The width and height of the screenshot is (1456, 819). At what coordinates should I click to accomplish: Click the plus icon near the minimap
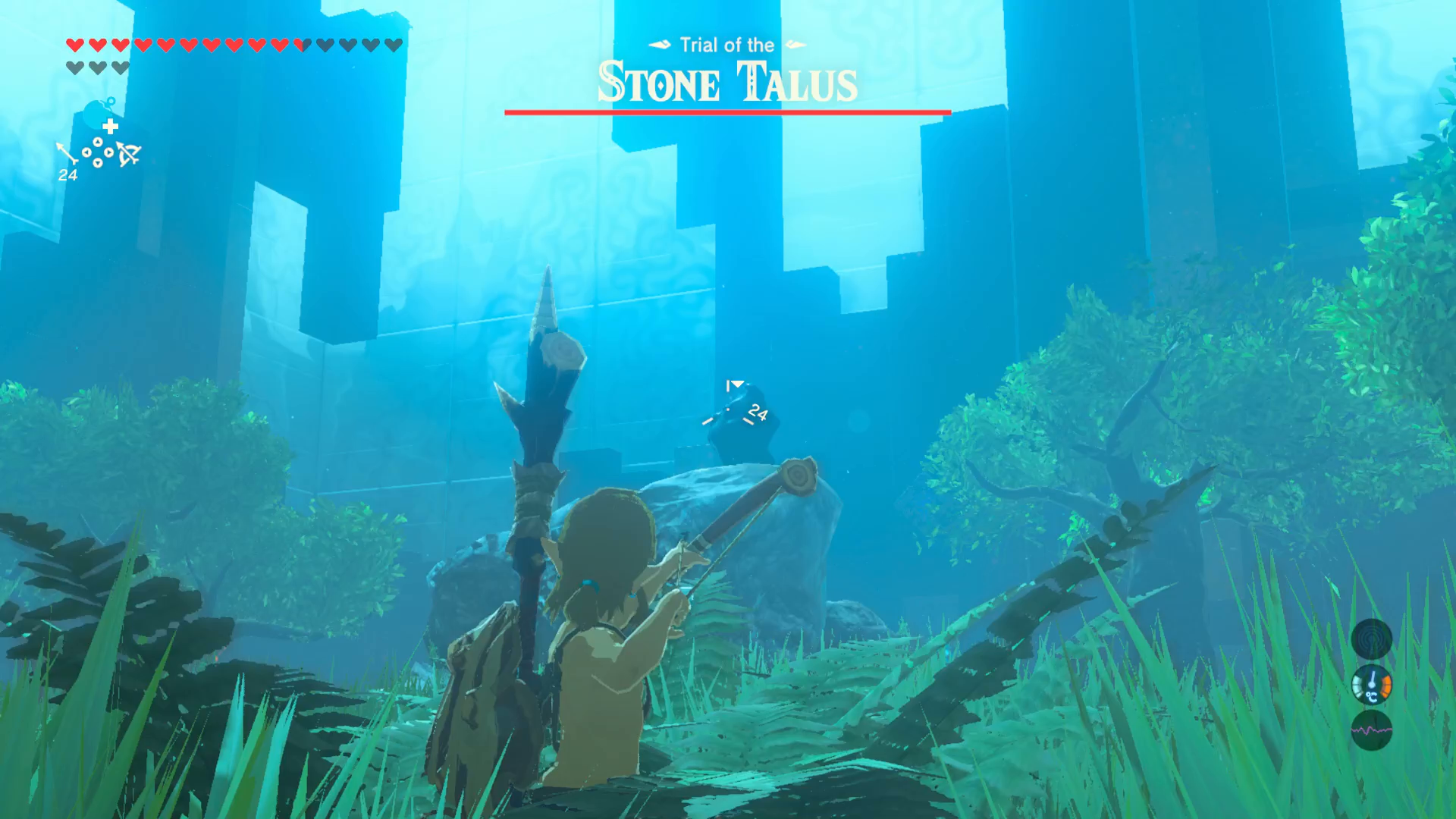click(109, 126)
